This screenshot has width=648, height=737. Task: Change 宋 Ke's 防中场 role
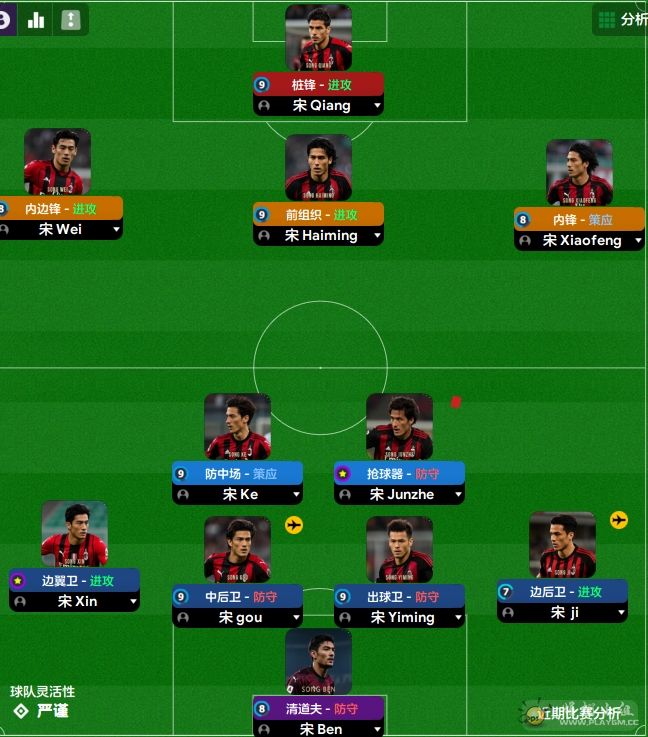pos(240,474)
